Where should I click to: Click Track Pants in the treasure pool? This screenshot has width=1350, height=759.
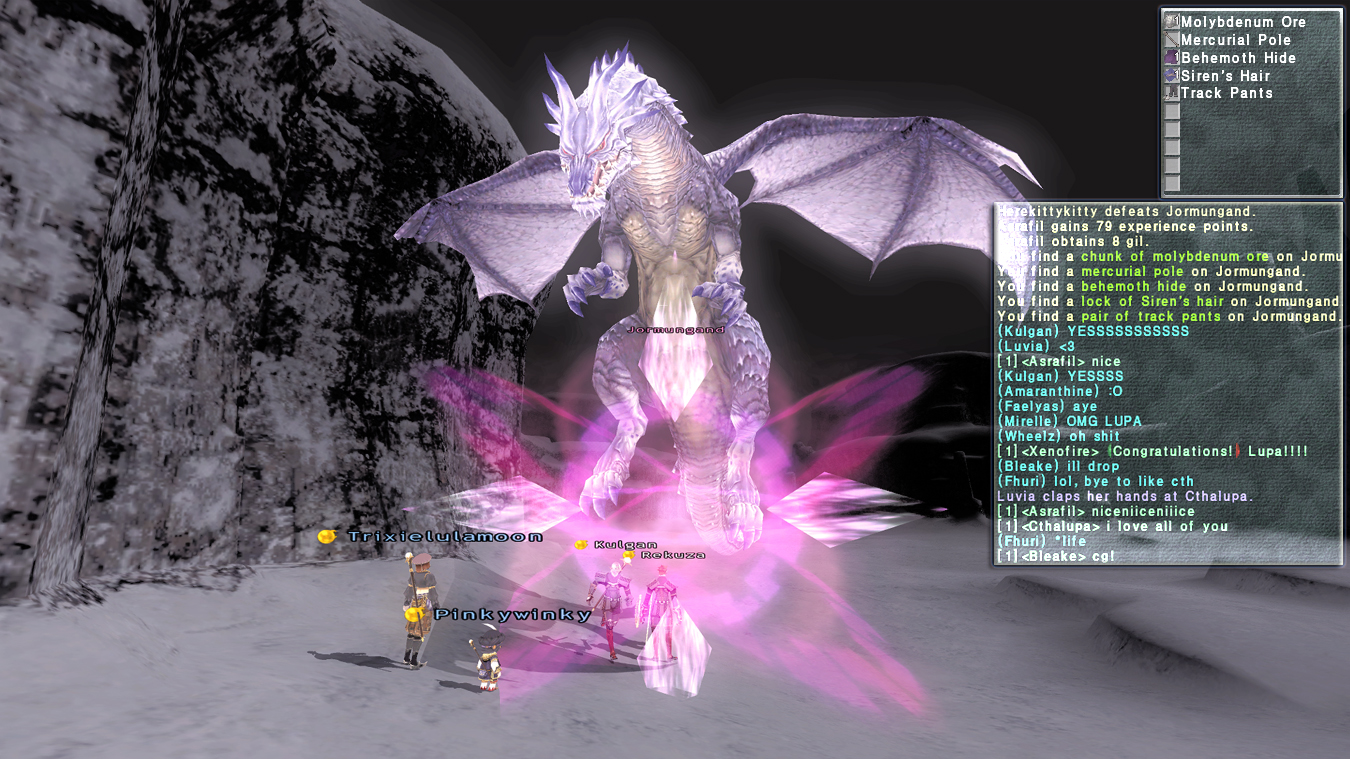pyautogui.click(x=1226, y=93)
